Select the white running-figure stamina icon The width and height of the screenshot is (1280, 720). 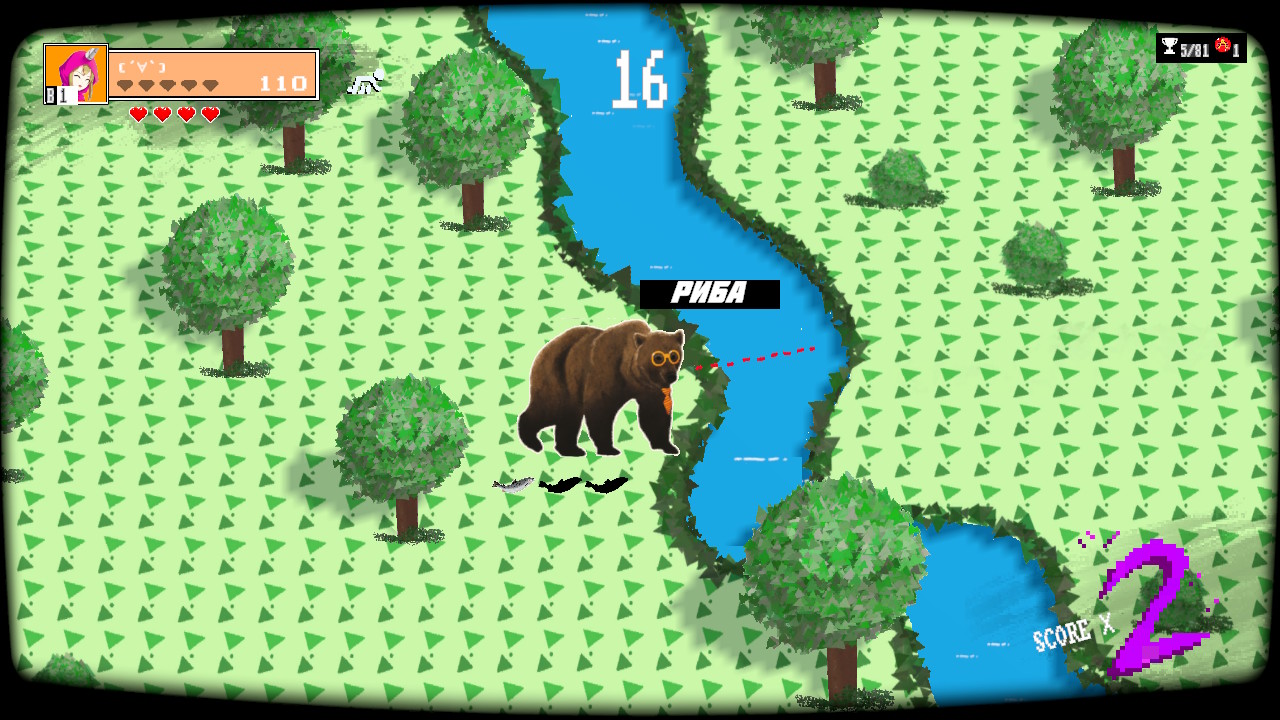[365, 80]
